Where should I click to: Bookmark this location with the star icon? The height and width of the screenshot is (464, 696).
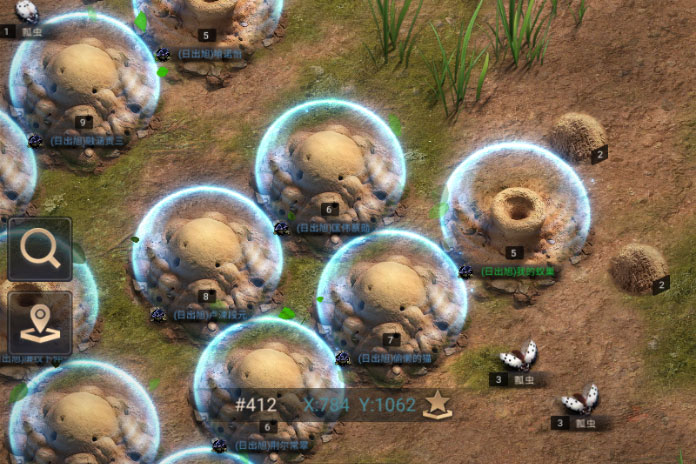coord(437,404)
